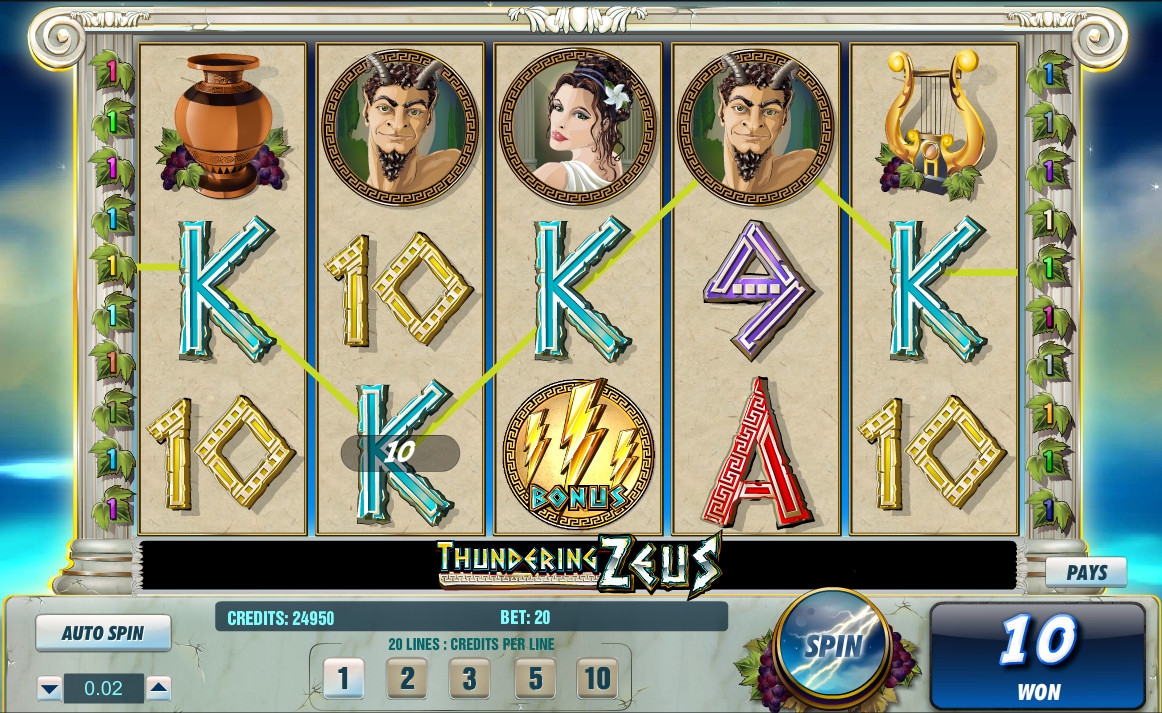Open the PAYS paytable

point(1086,573)
